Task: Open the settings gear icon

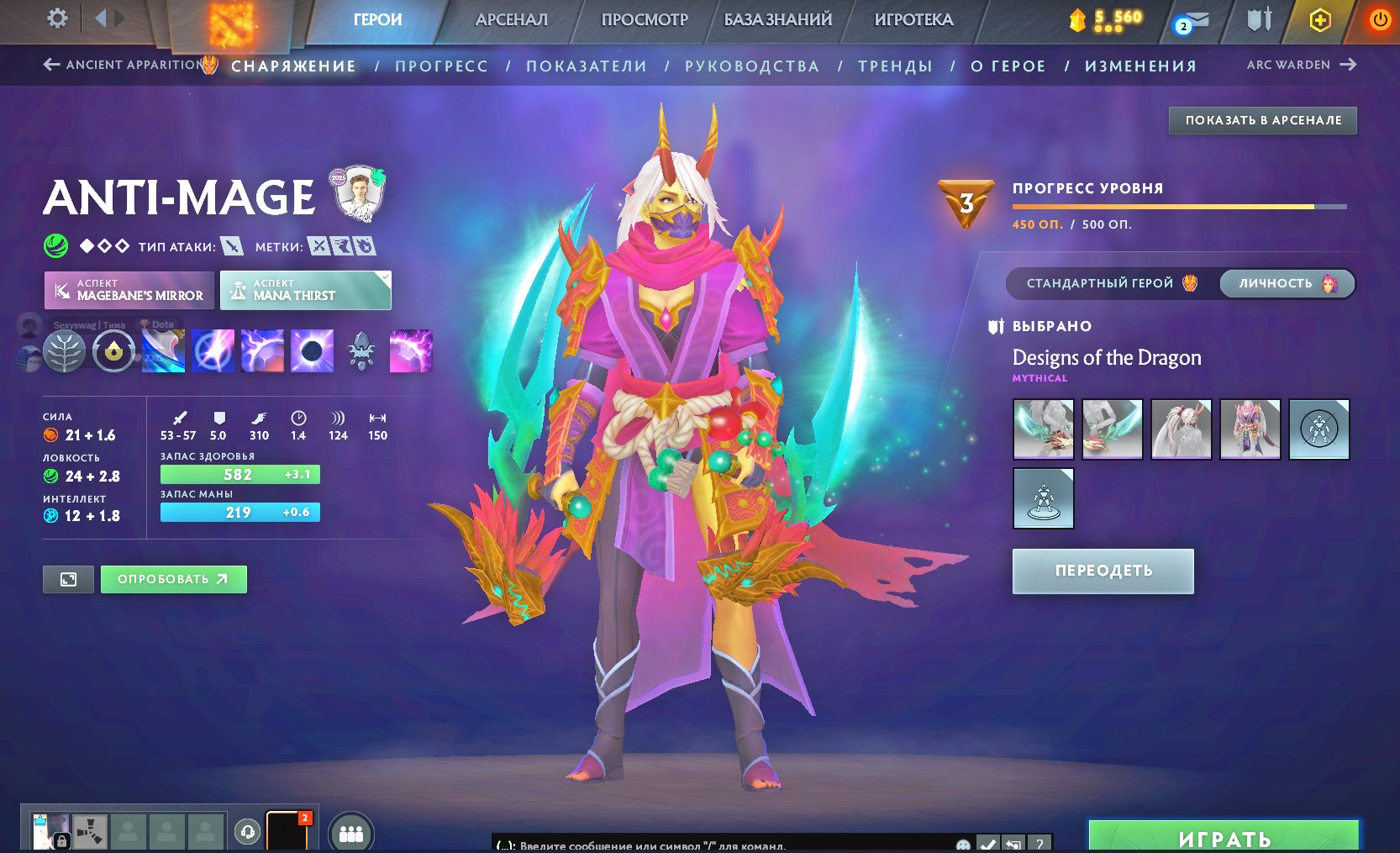Action: point(56,18)
